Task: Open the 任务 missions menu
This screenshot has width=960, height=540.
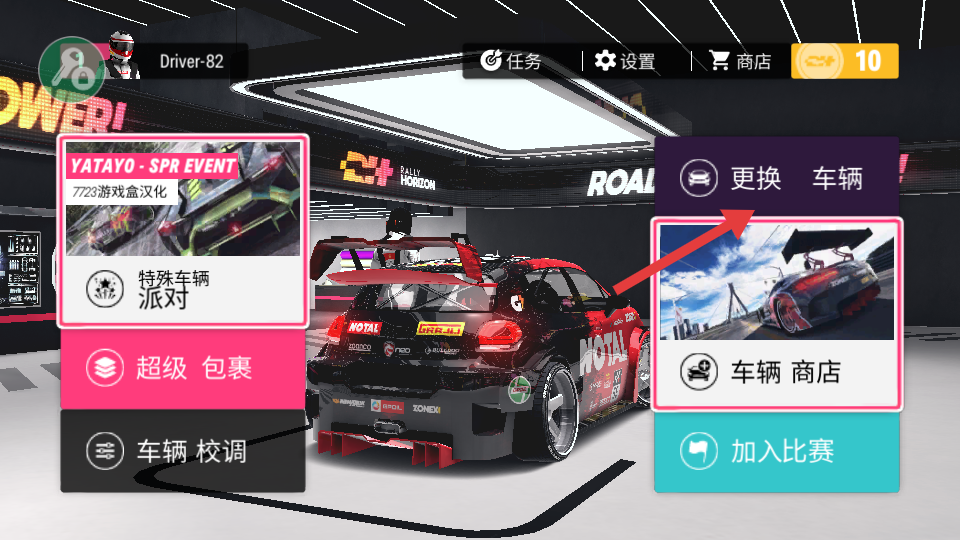Action: (x=512, y=61)
